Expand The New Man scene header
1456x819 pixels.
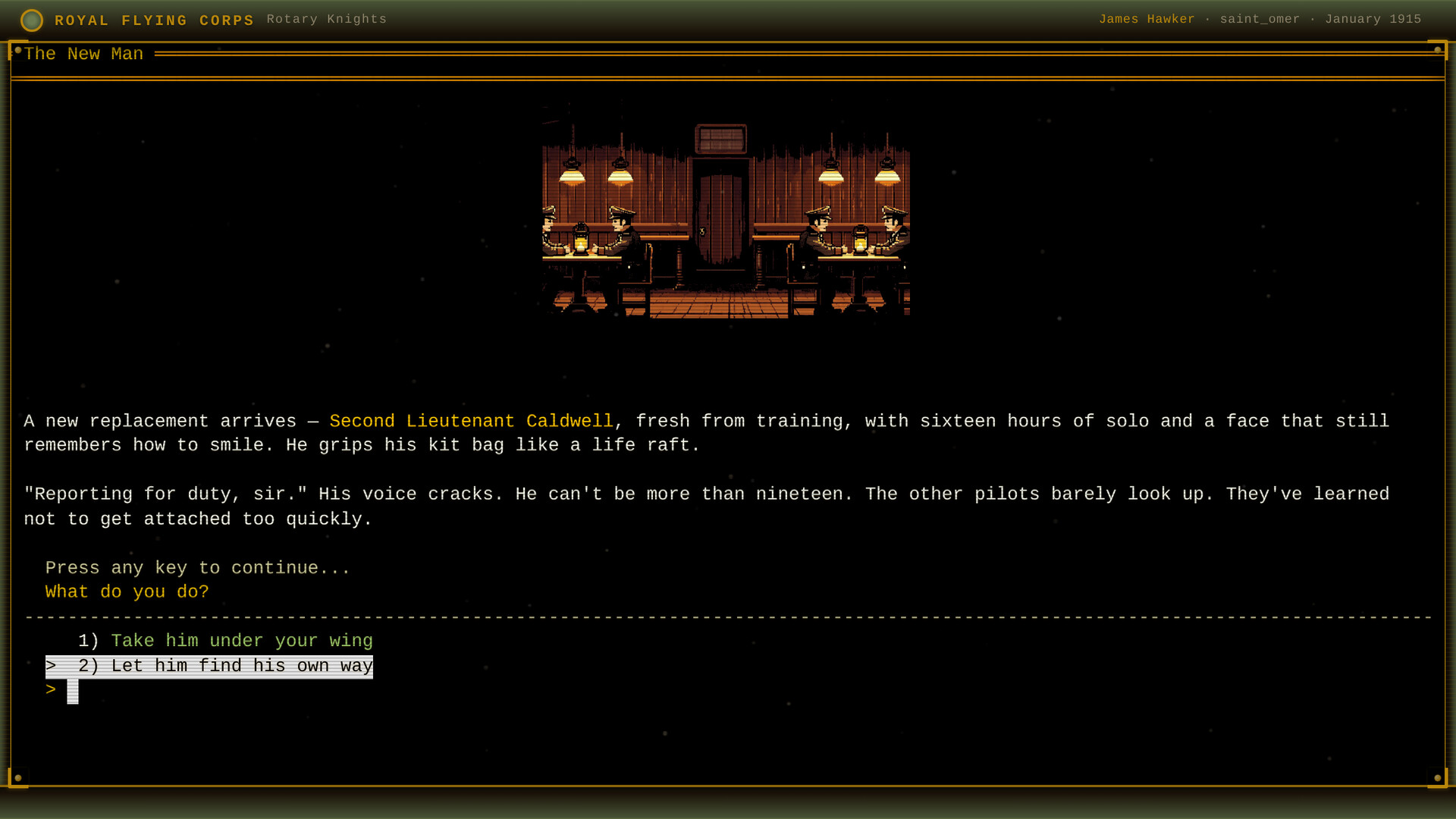pyautogui.click(x=83, y=54)
